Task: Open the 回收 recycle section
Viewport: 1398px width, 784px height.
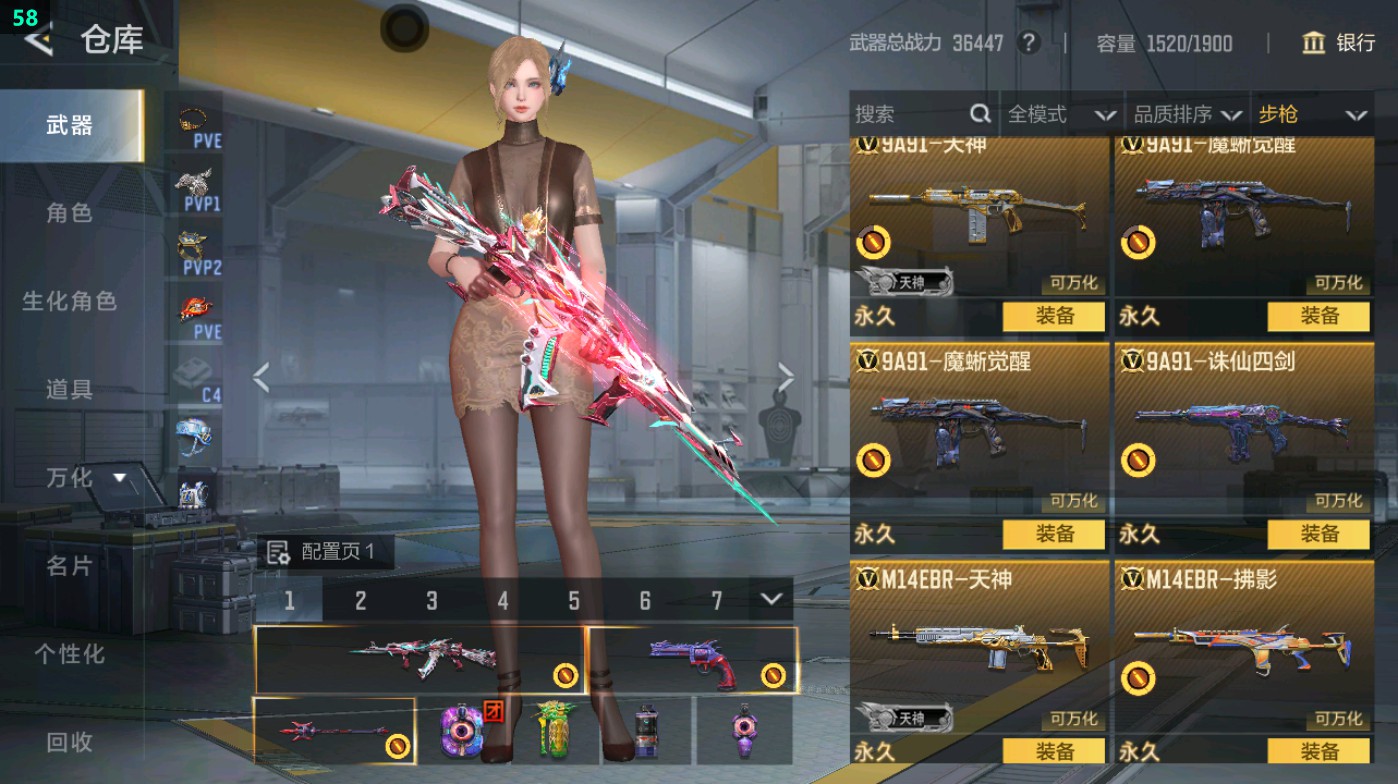Action: [x=69, y=742]
